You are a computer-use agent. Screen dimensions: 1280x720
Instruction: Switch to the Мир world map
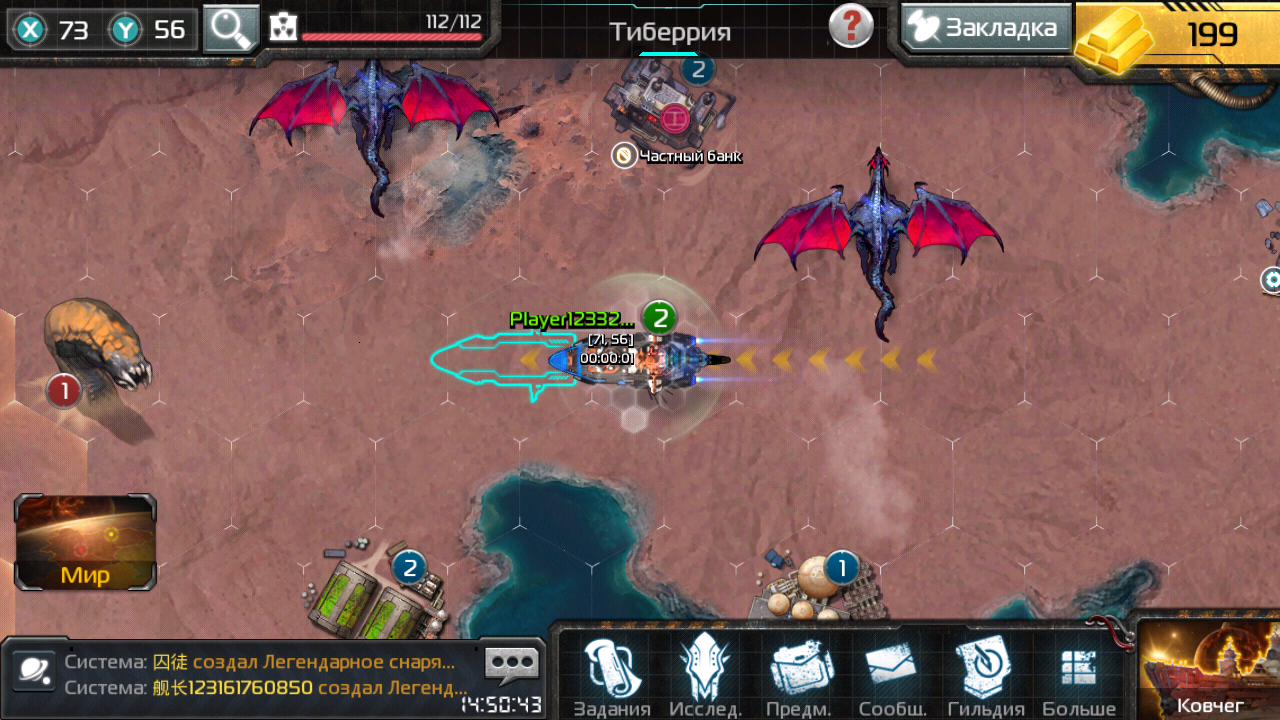tap(85, 541)
